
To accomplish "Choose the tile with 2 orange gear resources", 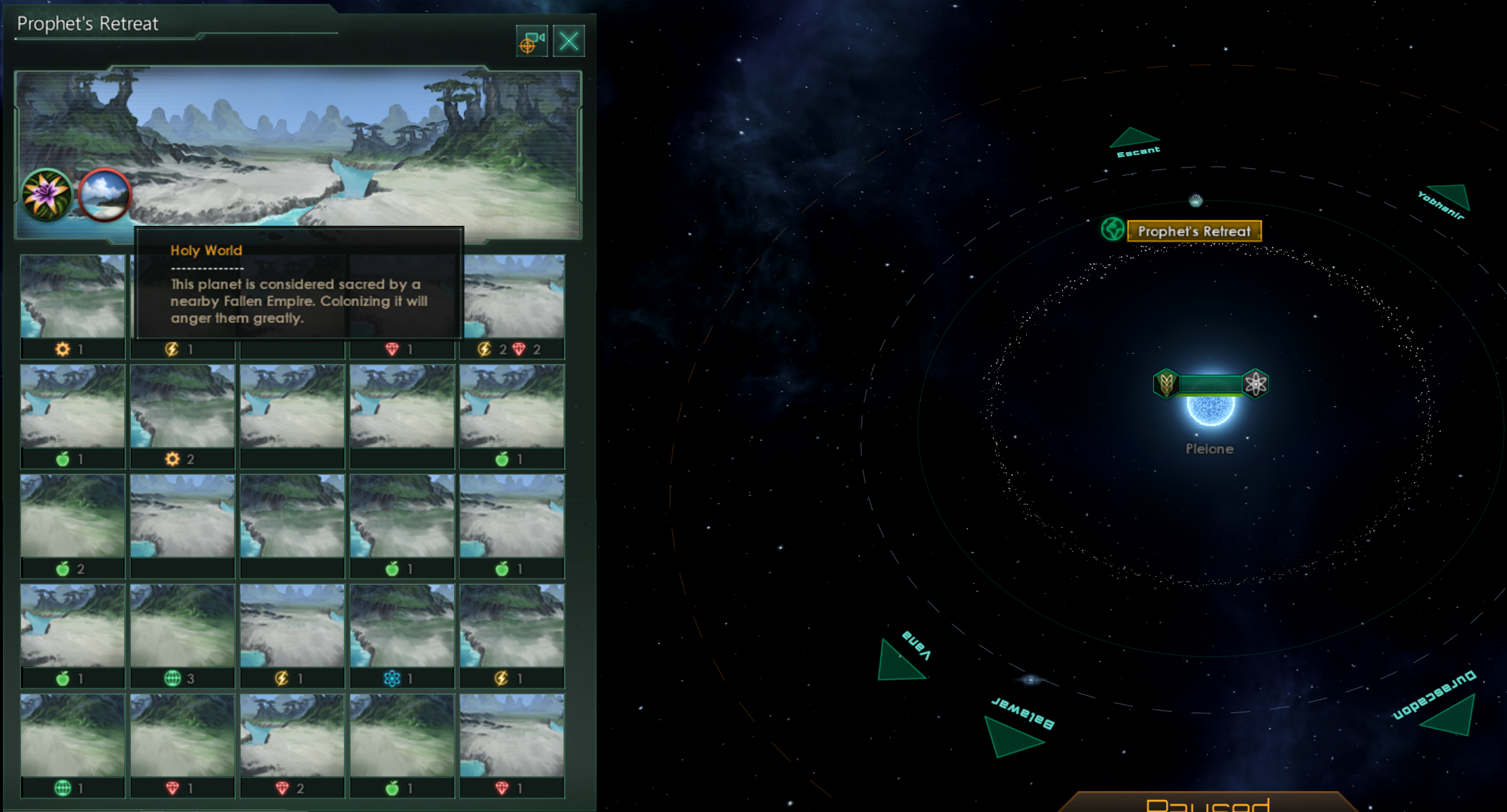I will pyautogui.click(x=182, y=416).
